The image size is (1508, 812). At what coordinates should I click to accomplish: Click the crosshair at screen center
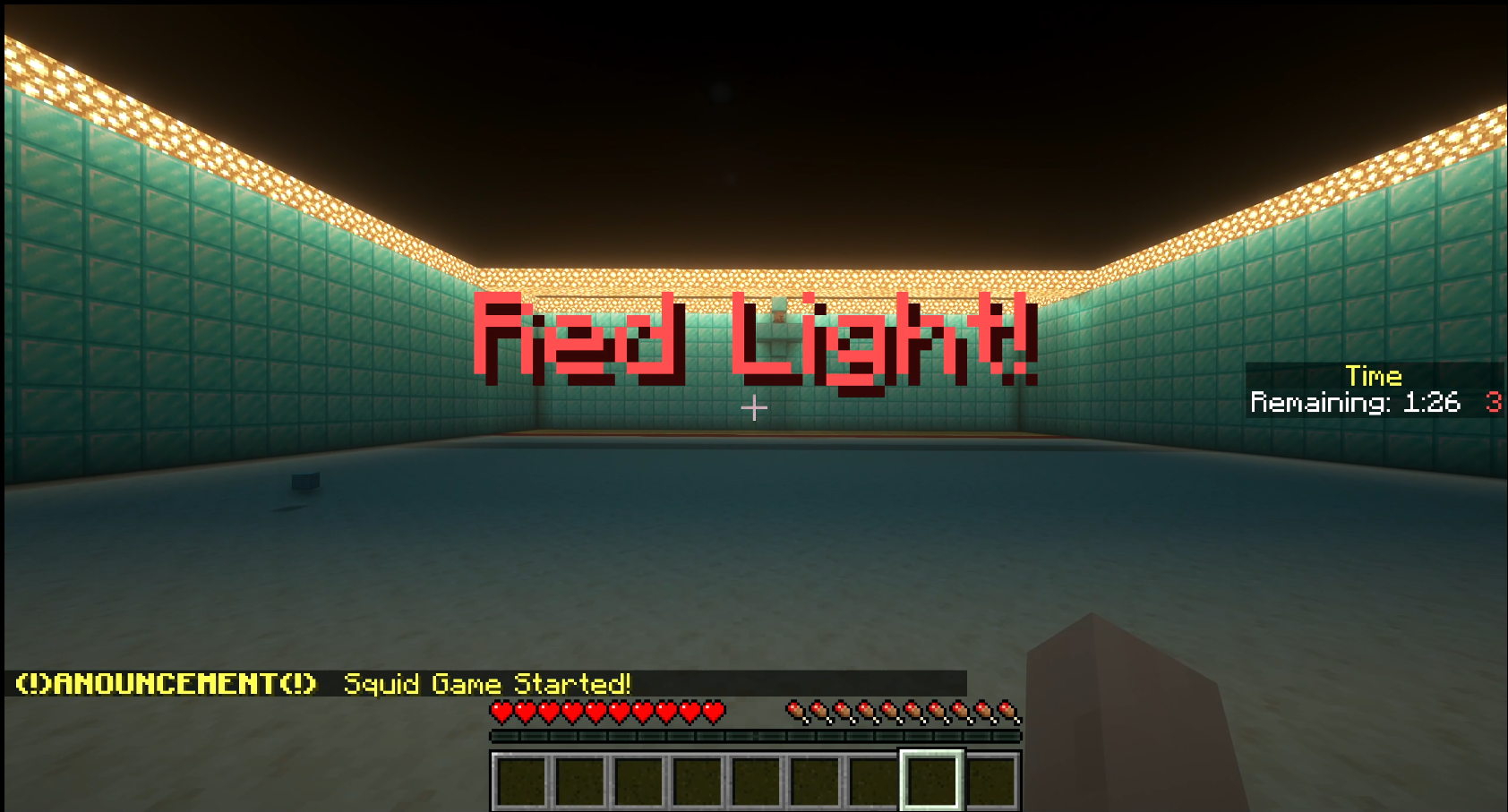(754, 407)
